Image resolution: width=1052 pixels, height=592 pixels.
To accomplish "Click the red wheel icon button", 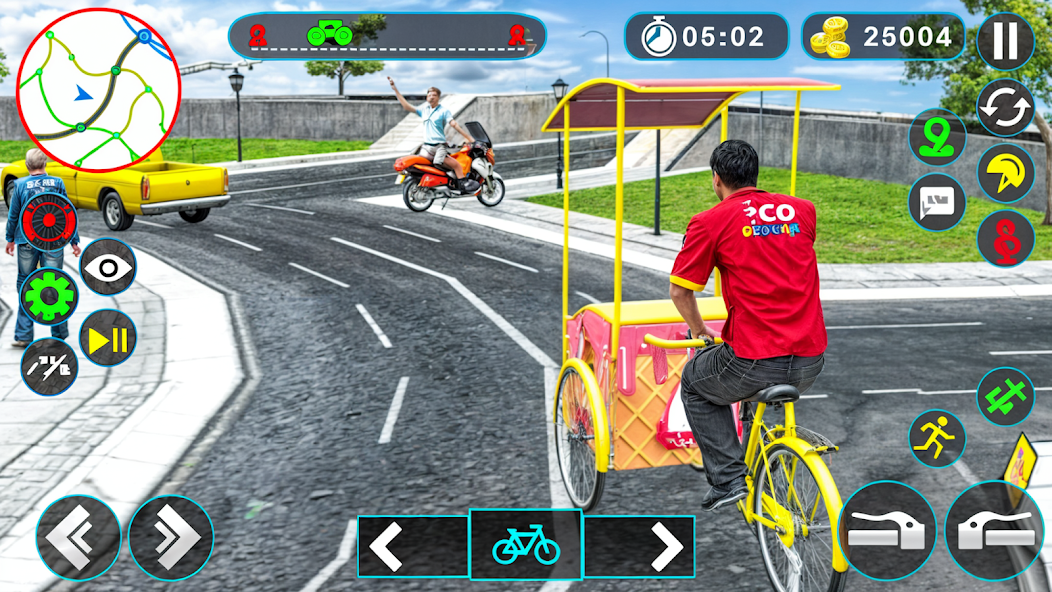I will (x=48, y=221).
